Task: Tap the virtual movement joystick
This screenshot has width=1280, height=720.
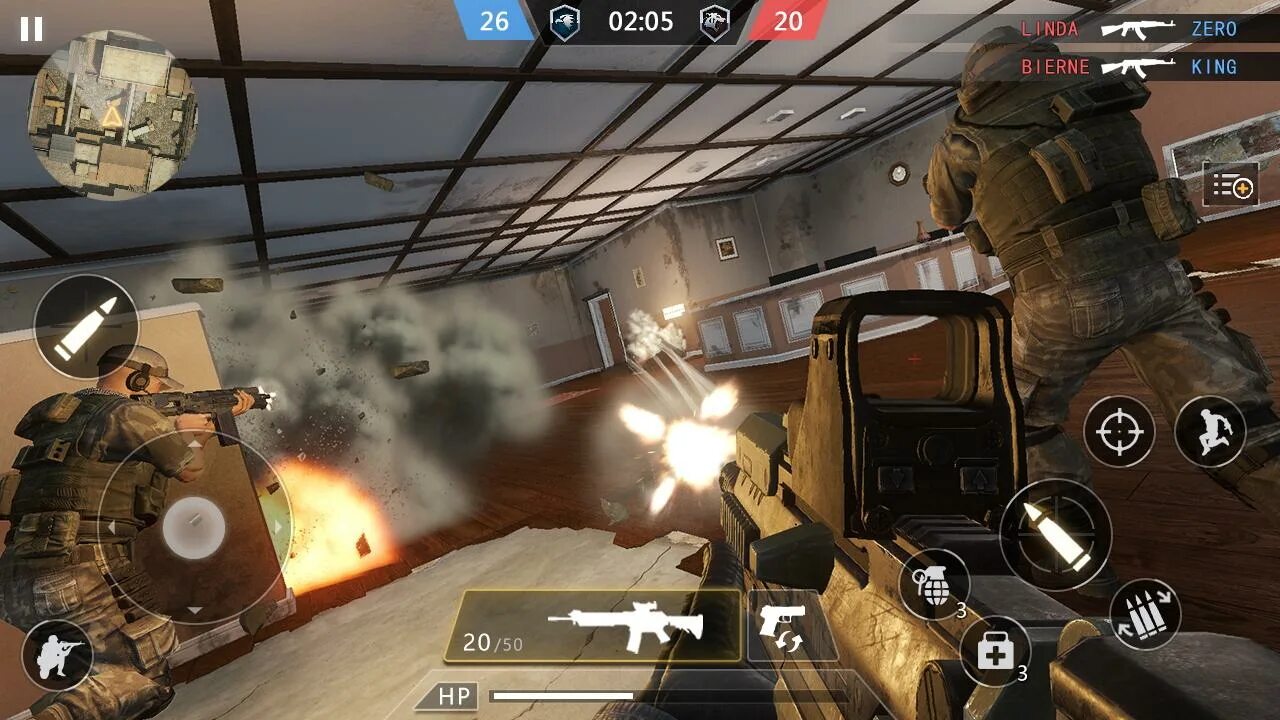Action: 194,527
